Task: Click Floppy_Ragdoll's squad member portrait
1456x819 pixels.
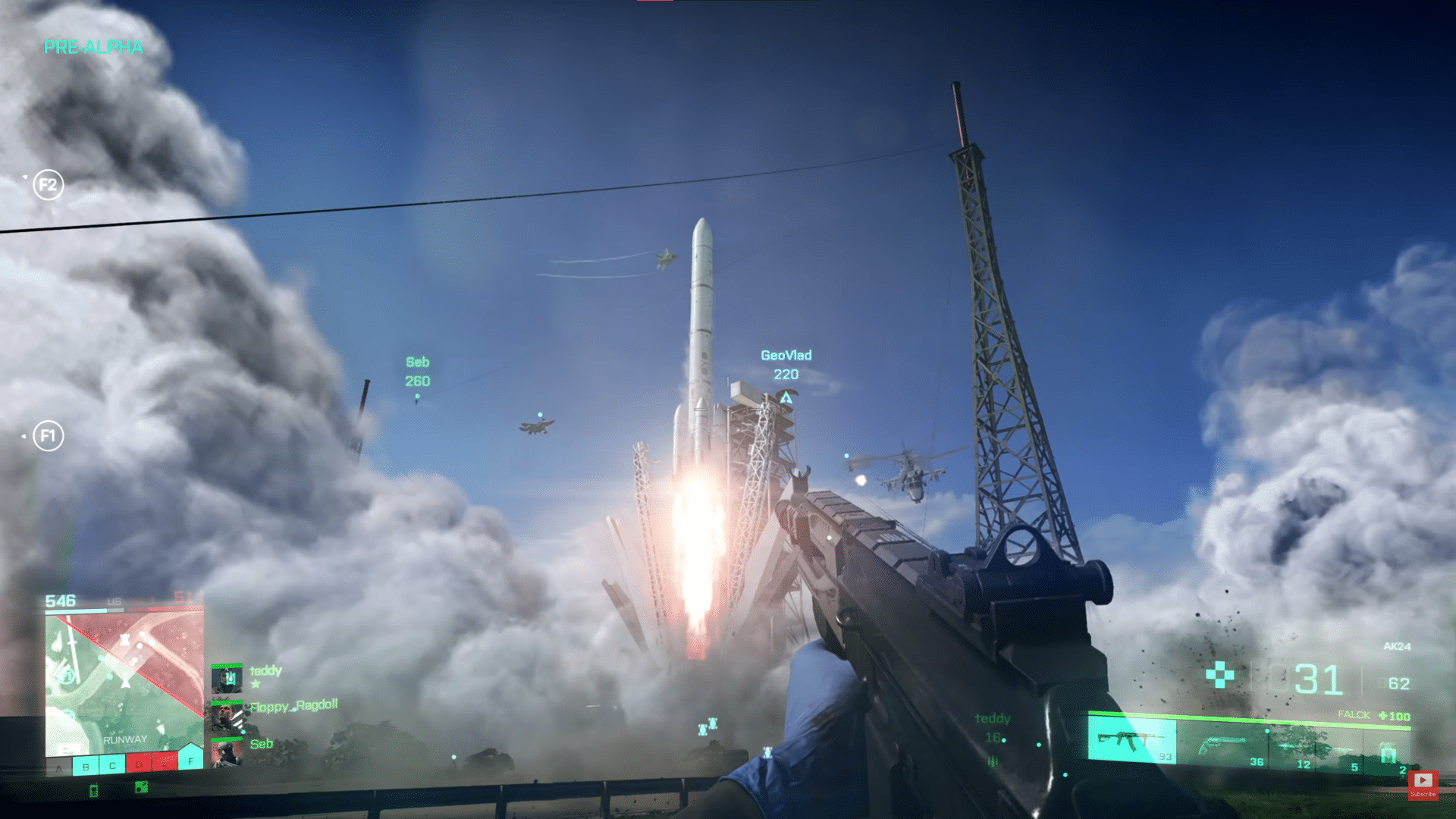Action: [226, 716]
